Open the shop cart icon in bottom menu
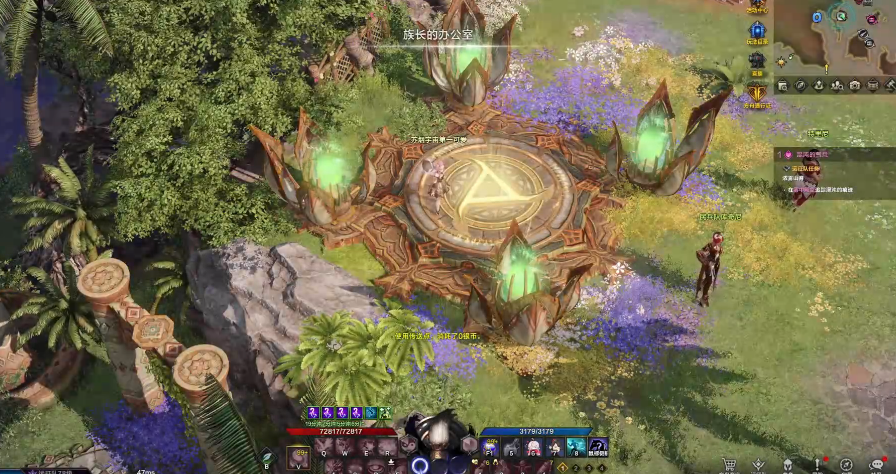The image size is (896, 474). coord(729,464)
